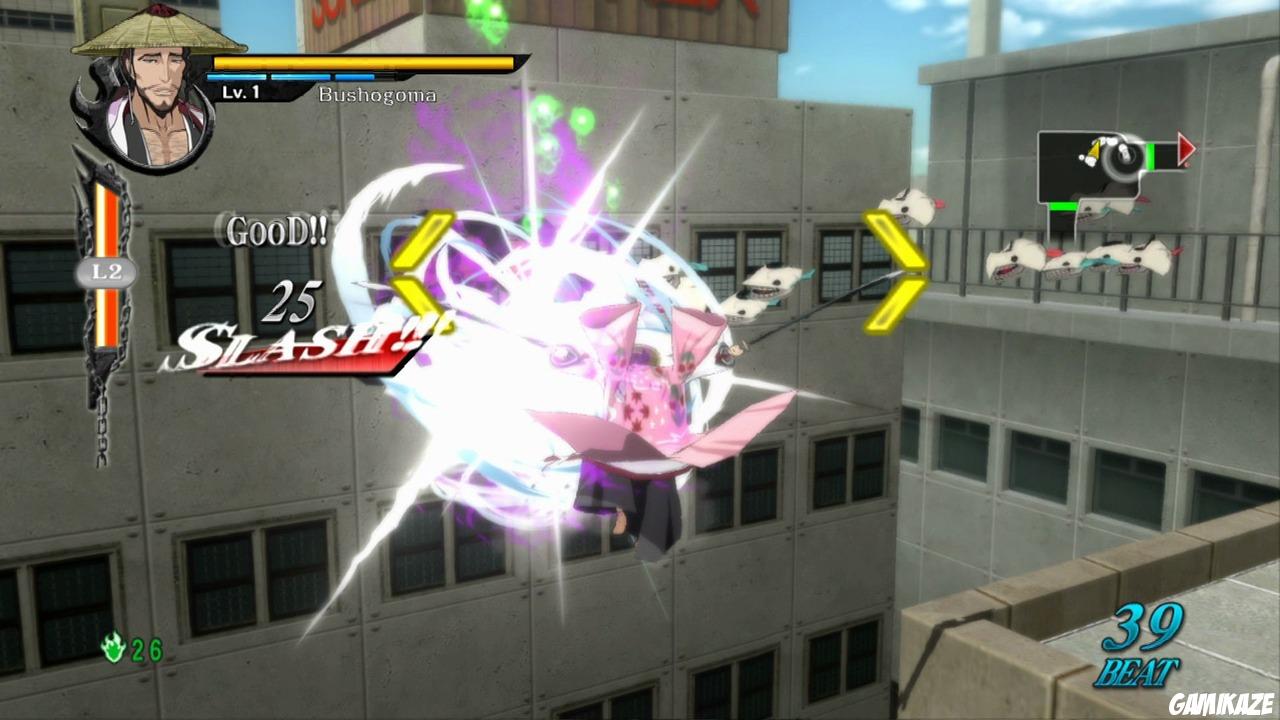The height and width of the screenshot is (720, 1280).
Task: Toggle the green progress segment on the radar
Action: click(1150, 155)
